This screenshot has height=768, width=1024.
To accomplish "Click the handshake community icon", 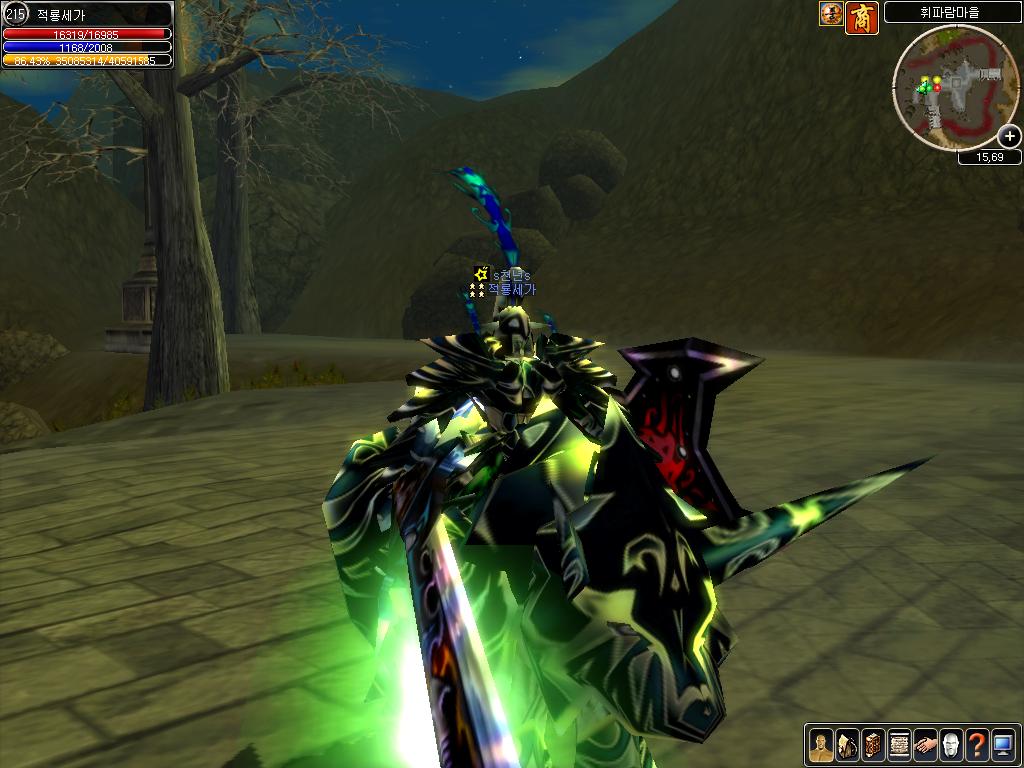I will tap(925, 745).
